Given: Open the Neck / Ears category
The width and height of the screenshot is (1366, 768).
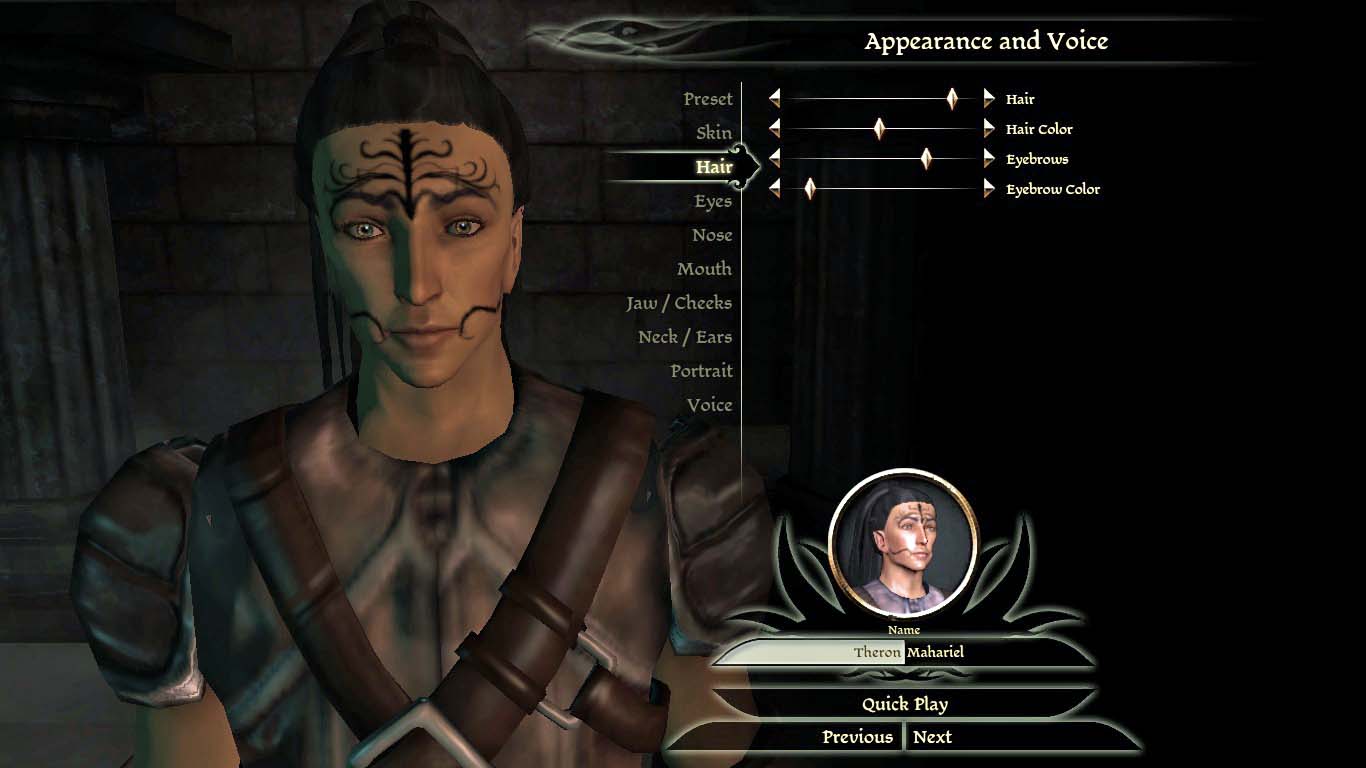Looking at the screenshot, I should [x=685, y=337].
